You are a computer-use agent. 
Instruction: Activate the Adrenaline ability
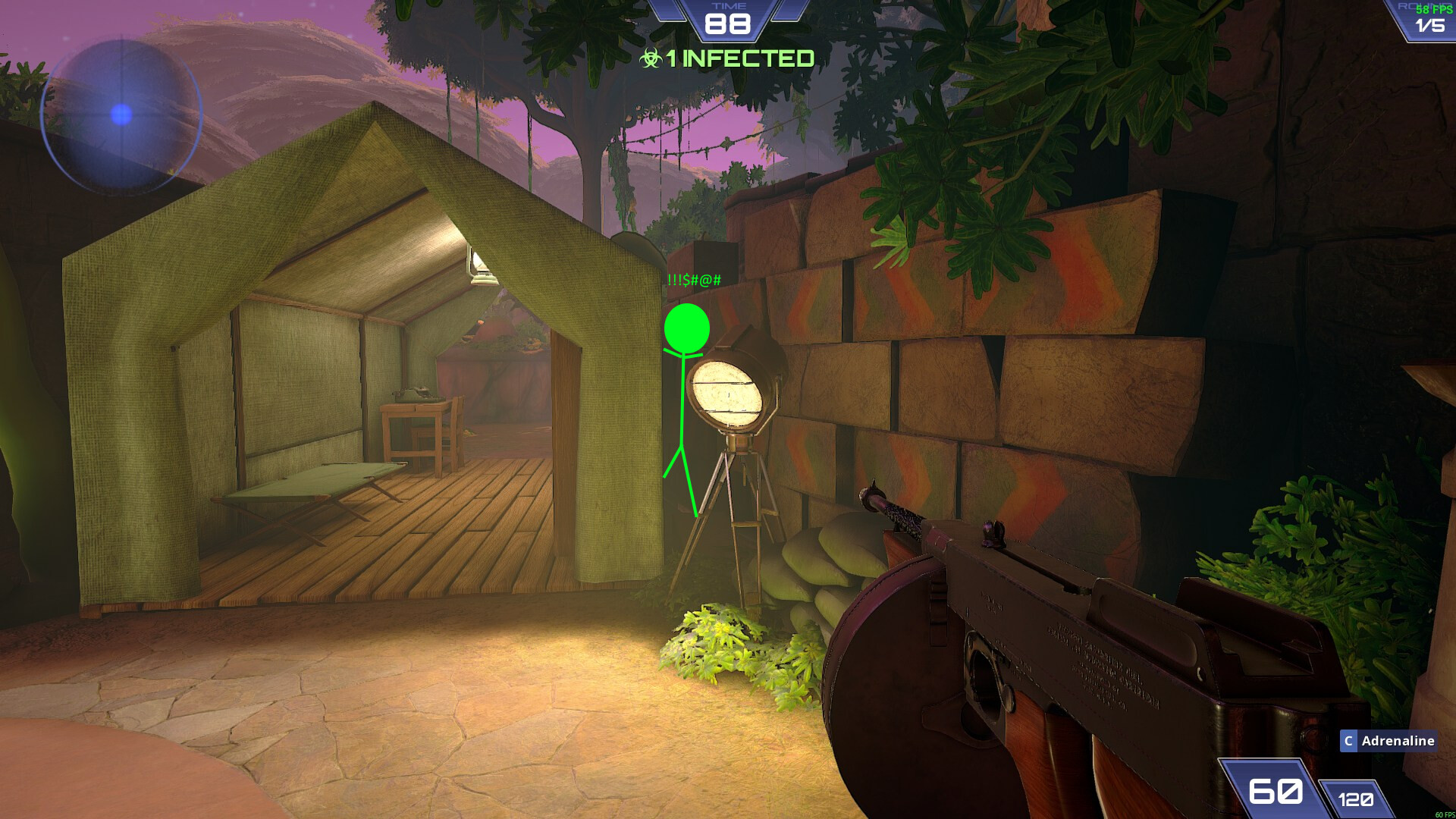pos(1388,741)
